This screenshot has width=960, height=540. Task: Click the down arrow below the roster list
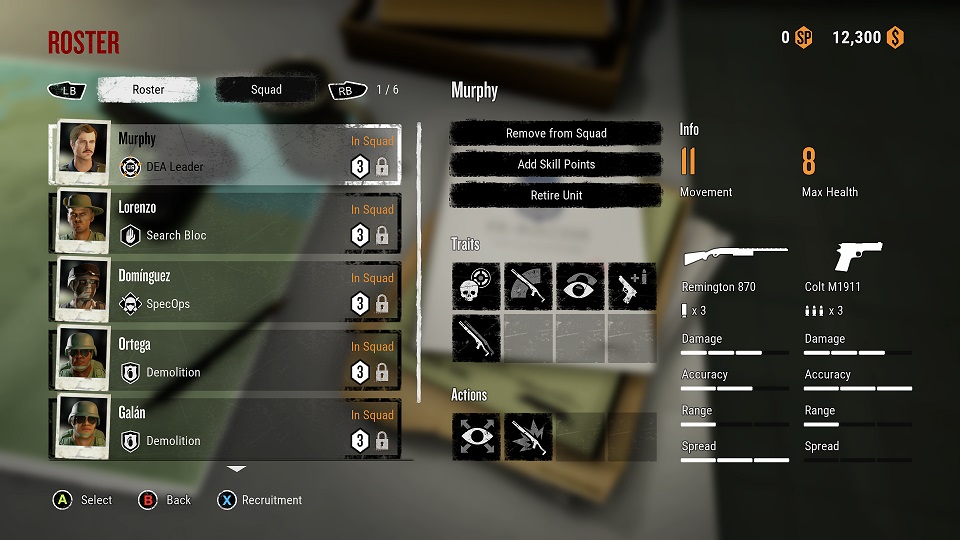click(x=236, y=468)
